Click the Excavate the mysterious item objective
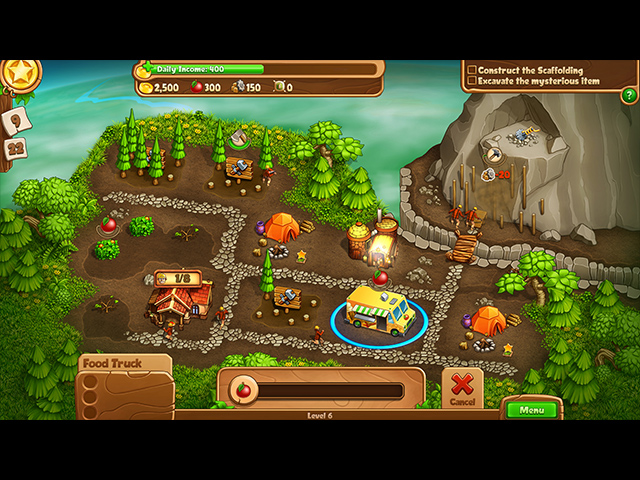 538,81
